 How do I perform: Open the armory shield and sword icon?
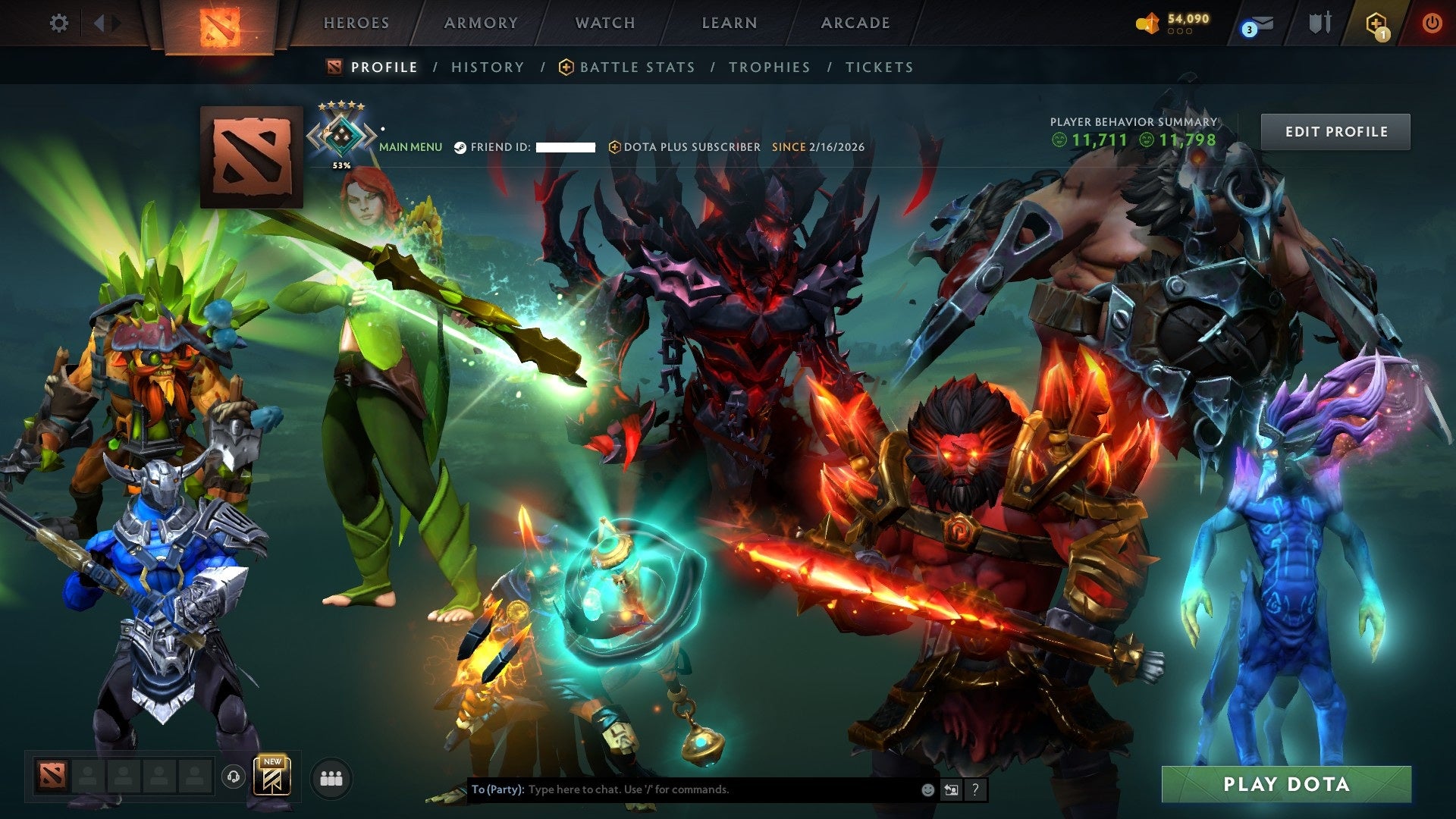(x=1319, y=23)
